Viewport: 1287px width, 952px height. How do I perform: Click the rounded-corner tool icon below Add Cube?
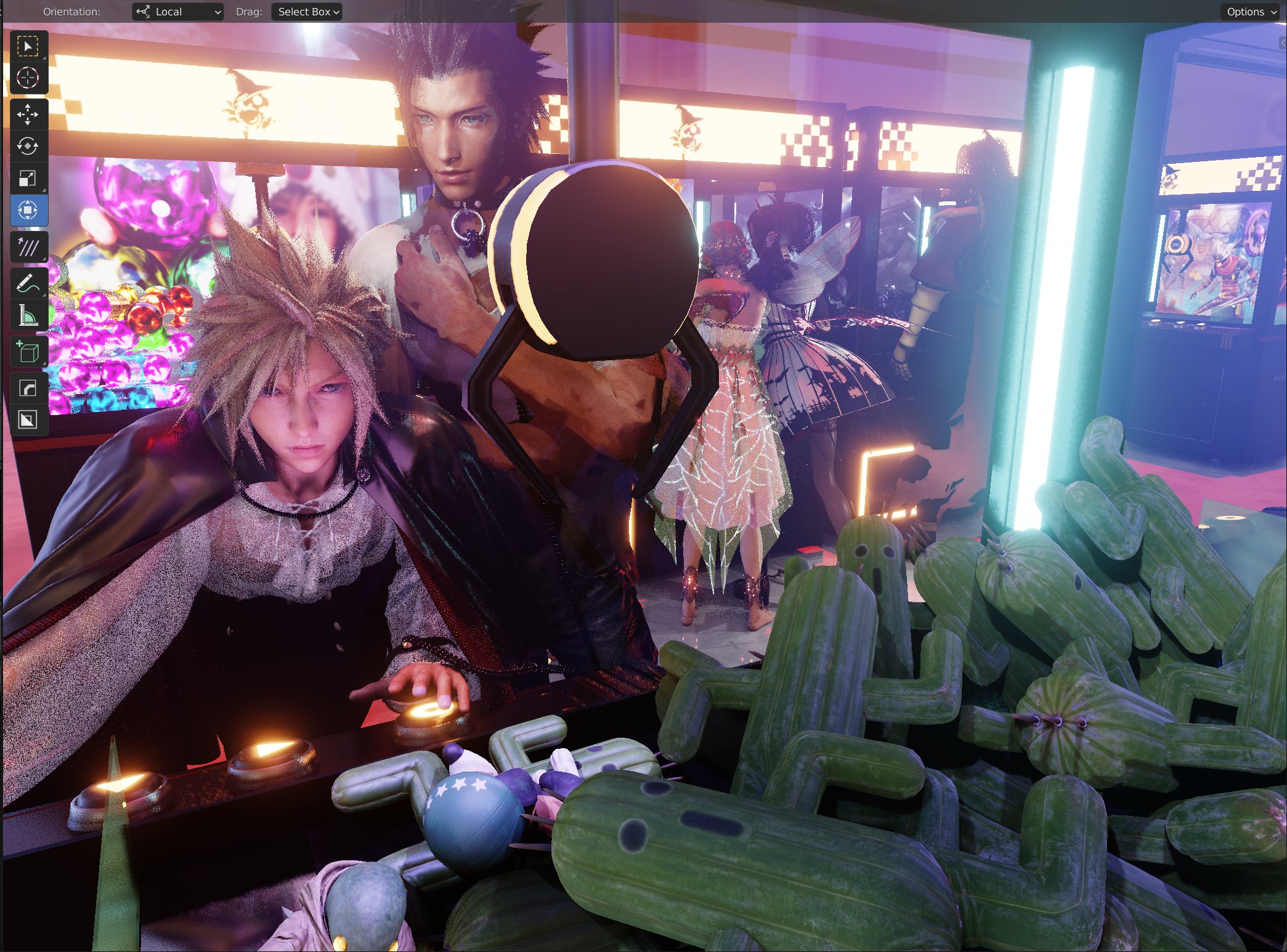(x=29, y=387)
